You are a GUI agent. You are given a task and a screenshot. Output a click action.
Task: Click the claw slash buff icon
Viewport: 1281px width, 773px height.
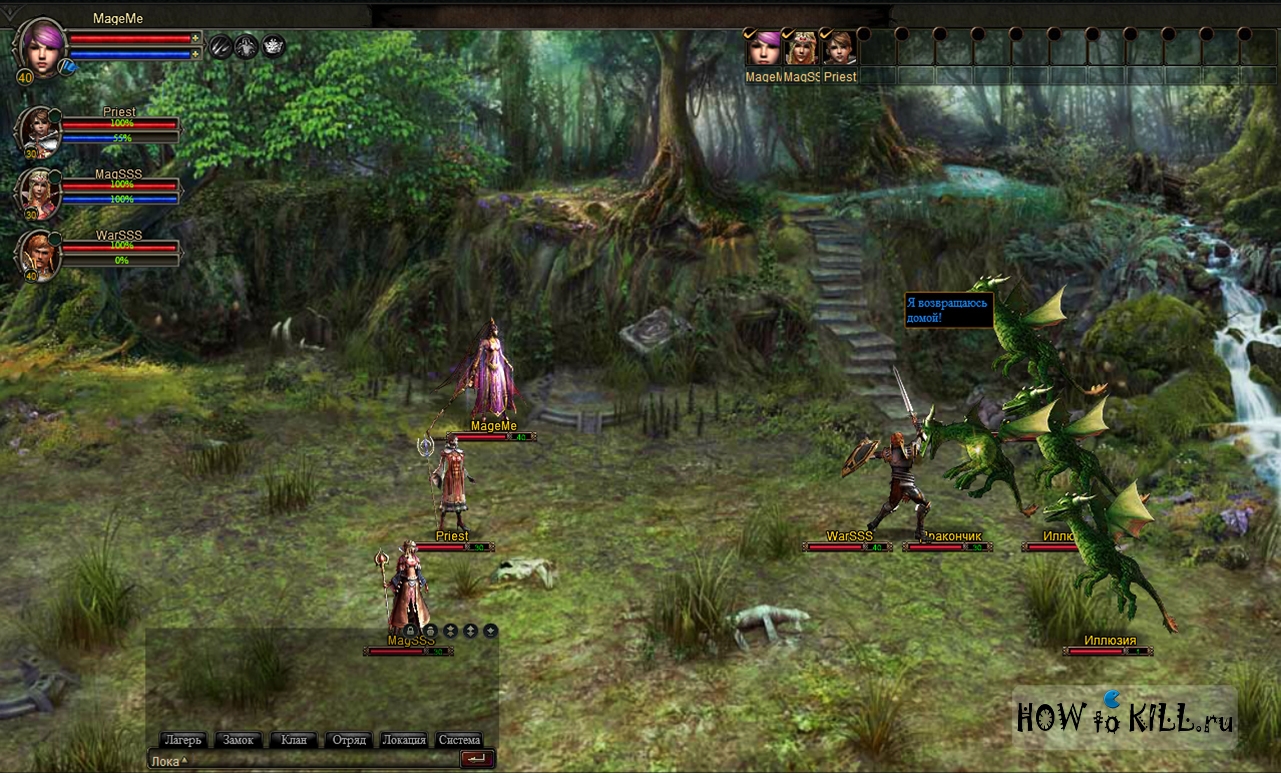point(220,46)
